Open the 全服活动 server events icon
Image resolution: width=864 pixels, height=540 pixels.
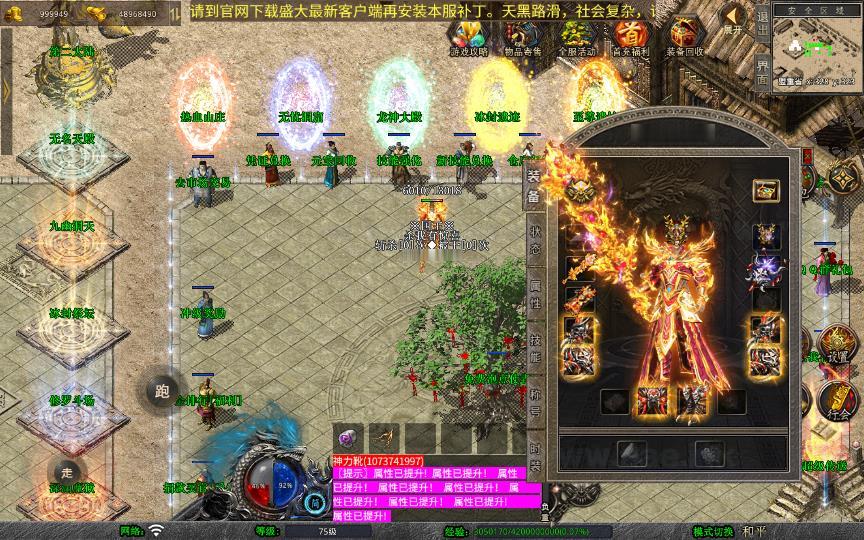click(x=578, y=37)
